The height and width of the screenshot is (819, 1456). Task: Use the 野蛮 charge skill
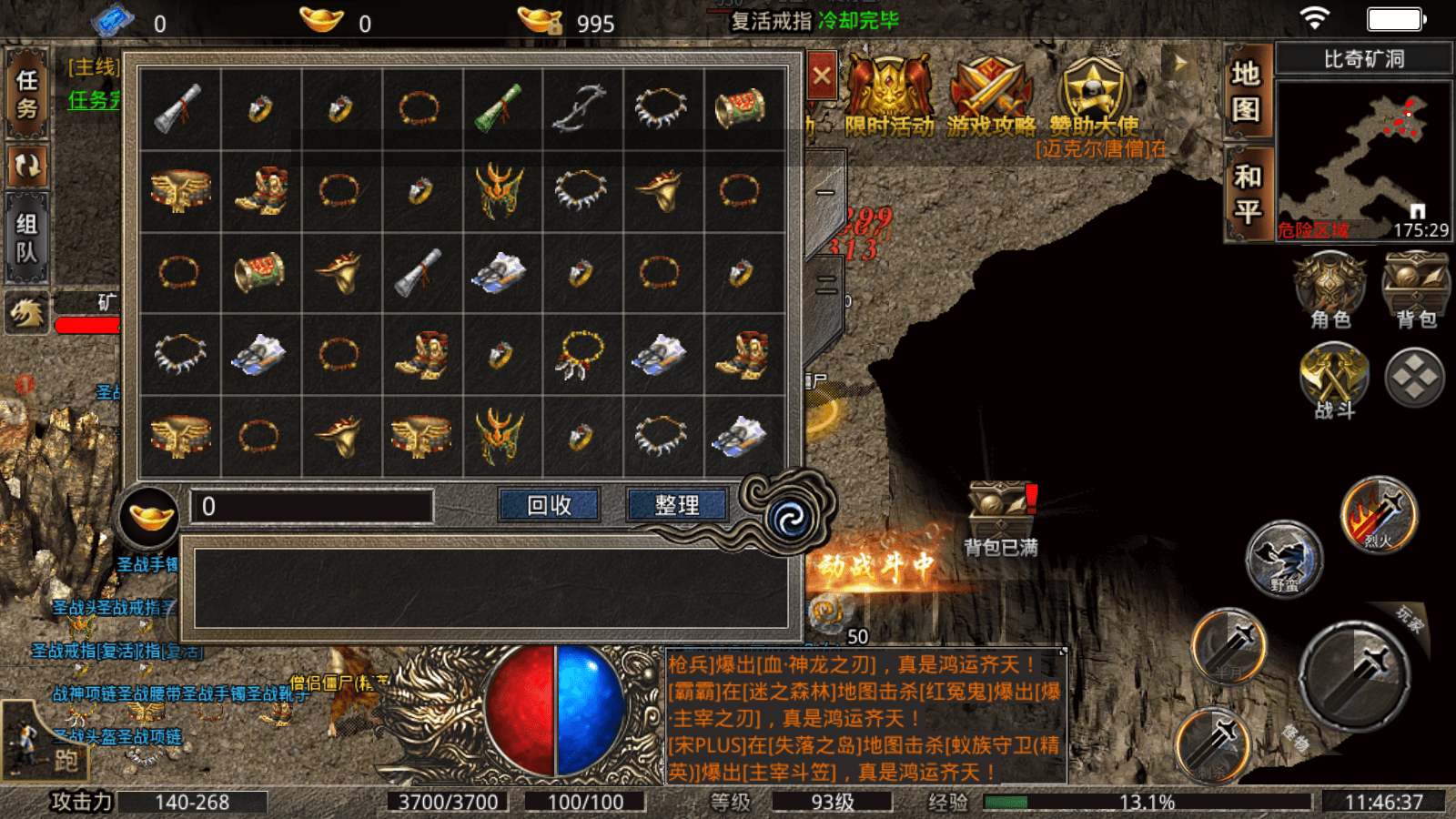click(x=1283, y=558)
